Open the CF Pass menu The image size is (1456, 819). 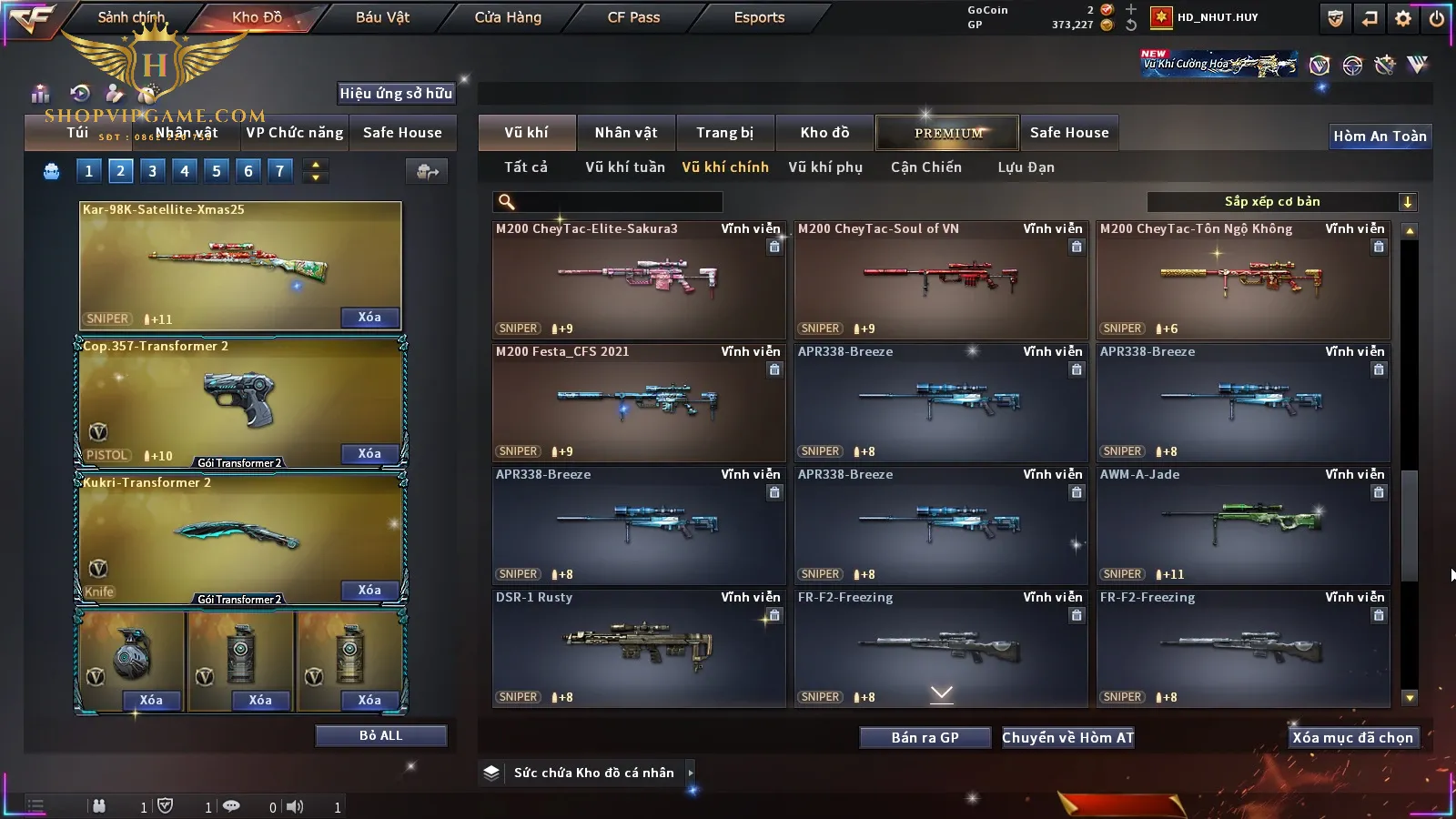[633, 17]
